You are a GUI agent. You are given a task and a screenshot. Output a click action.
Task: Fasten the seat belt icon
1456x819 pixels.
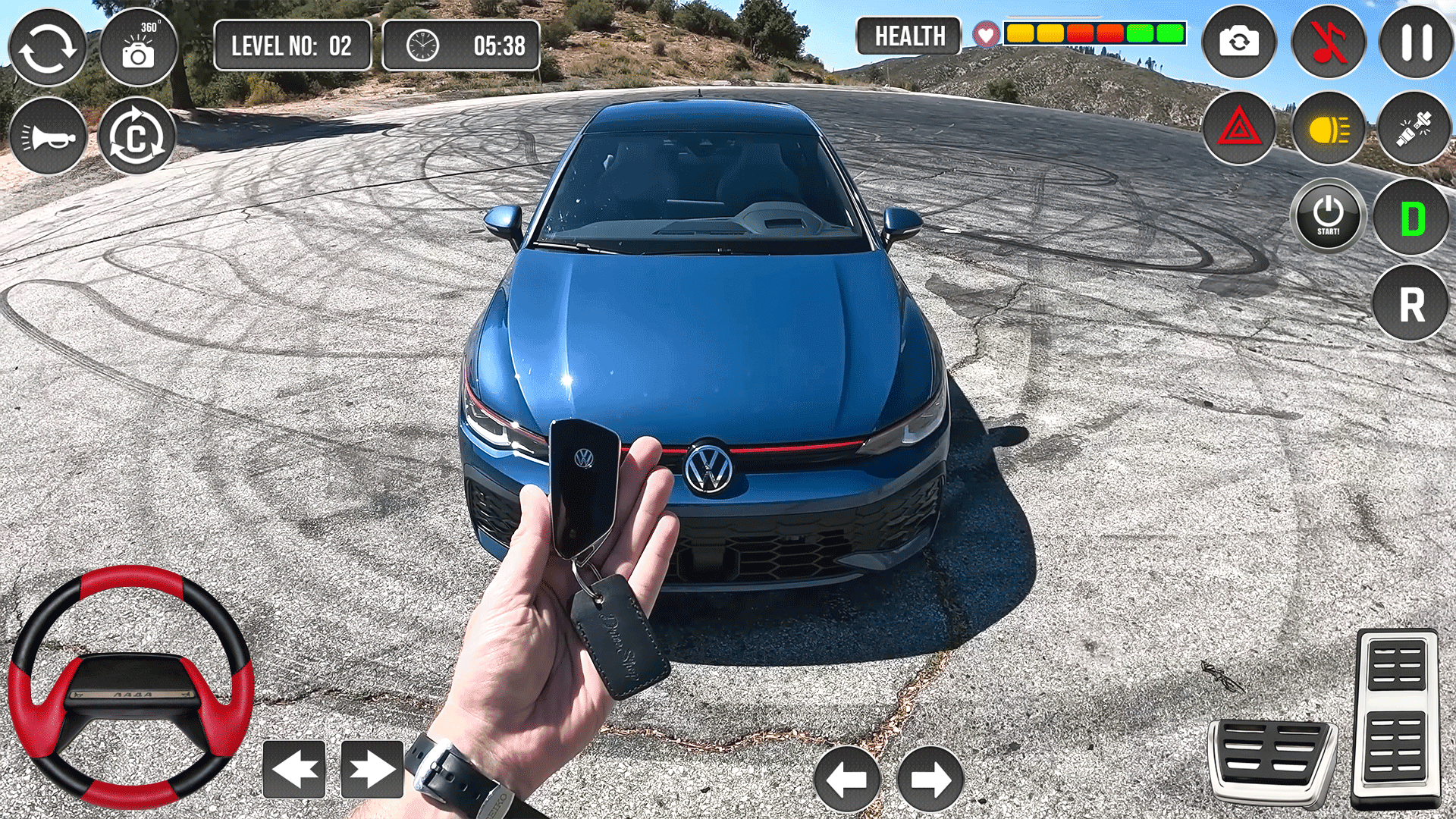pos(1414,128)
